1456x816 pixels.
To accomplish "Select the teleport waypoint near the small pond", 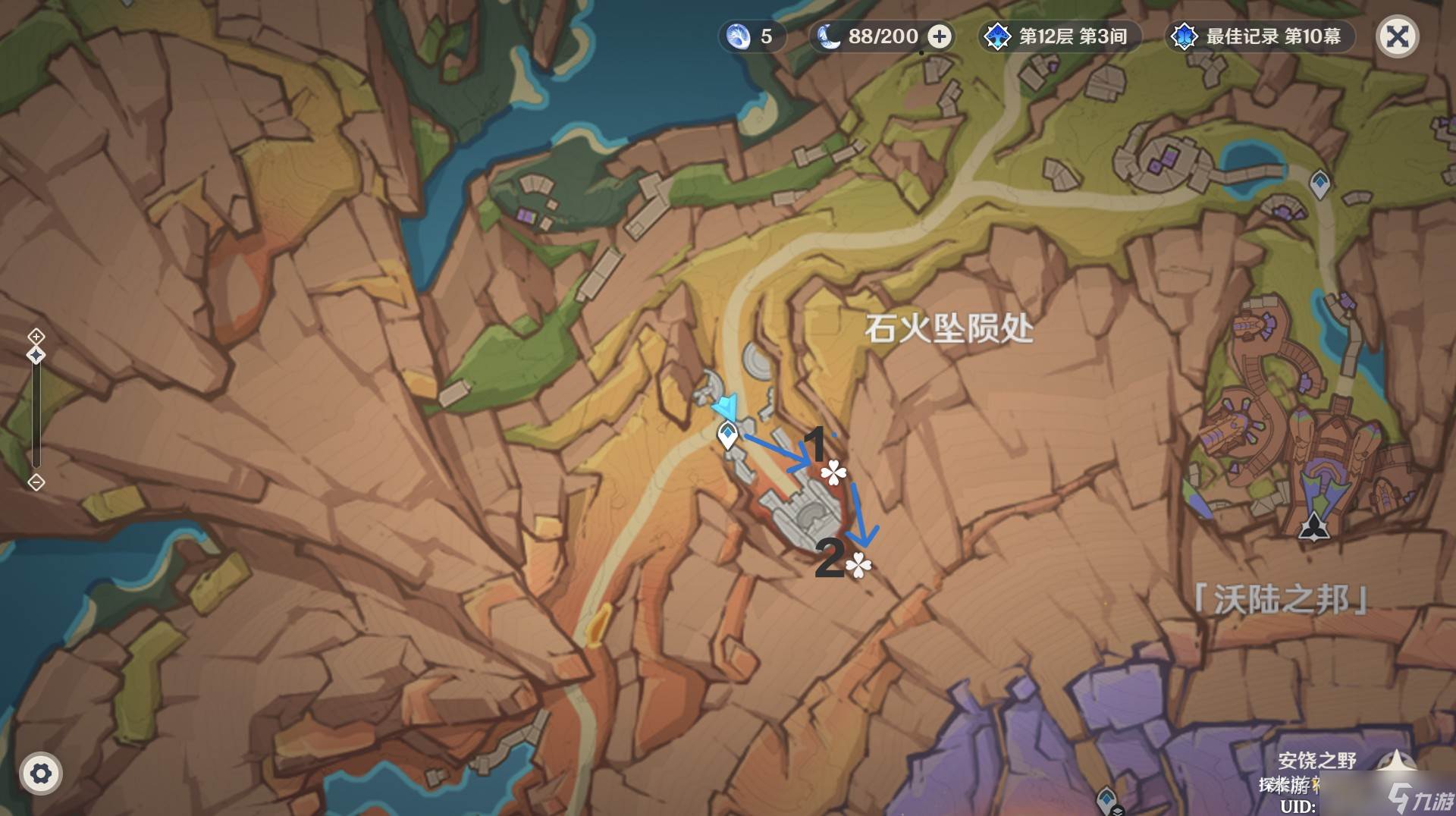I will click(x=1319, y=183).
